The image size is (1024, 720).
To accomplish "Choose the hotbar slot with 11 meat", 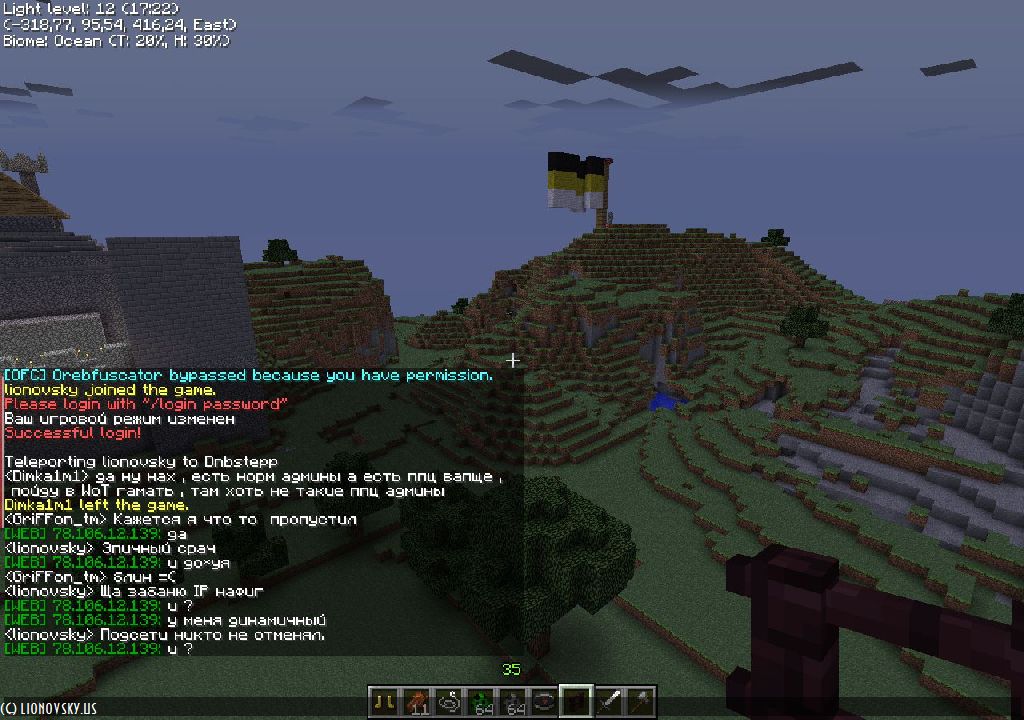I will [x=415, y=701].
